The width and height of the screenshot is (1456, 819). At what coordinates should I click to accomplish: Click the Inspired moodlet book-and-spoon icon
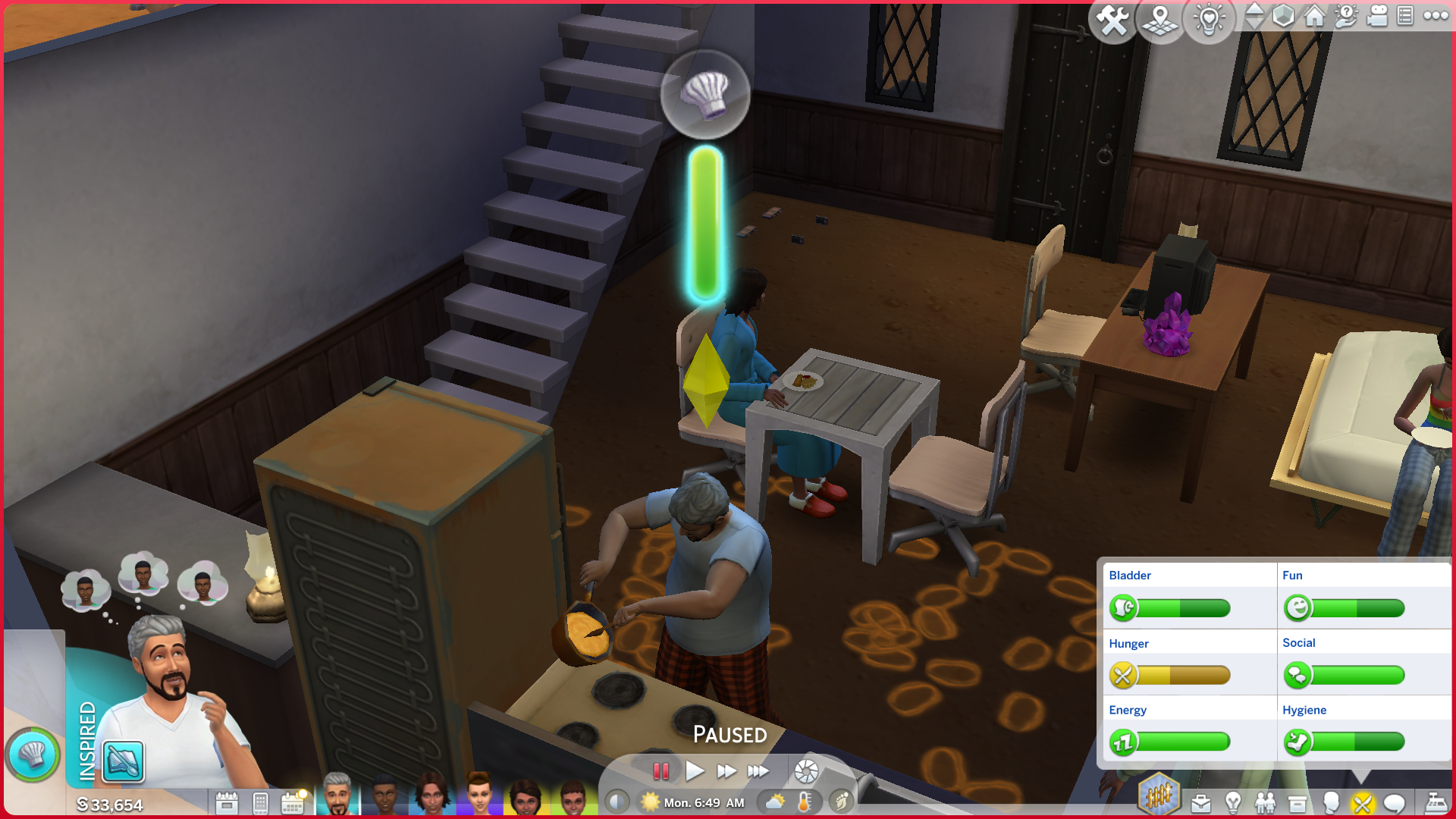click(x=123, y=761)
